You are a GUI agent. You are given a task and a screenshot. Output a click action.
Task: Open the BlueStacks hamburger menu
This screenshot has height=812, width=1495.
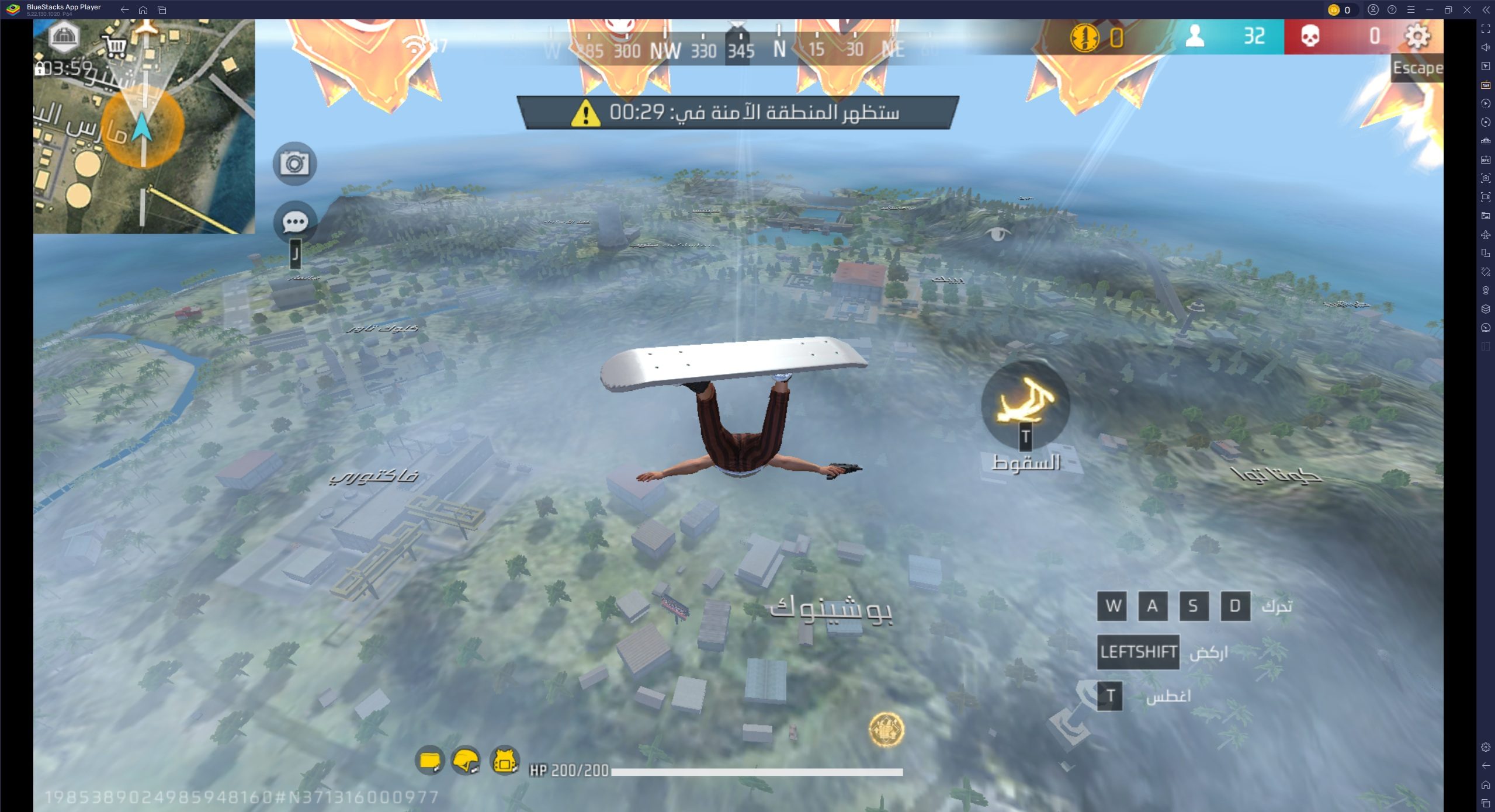1412,10
